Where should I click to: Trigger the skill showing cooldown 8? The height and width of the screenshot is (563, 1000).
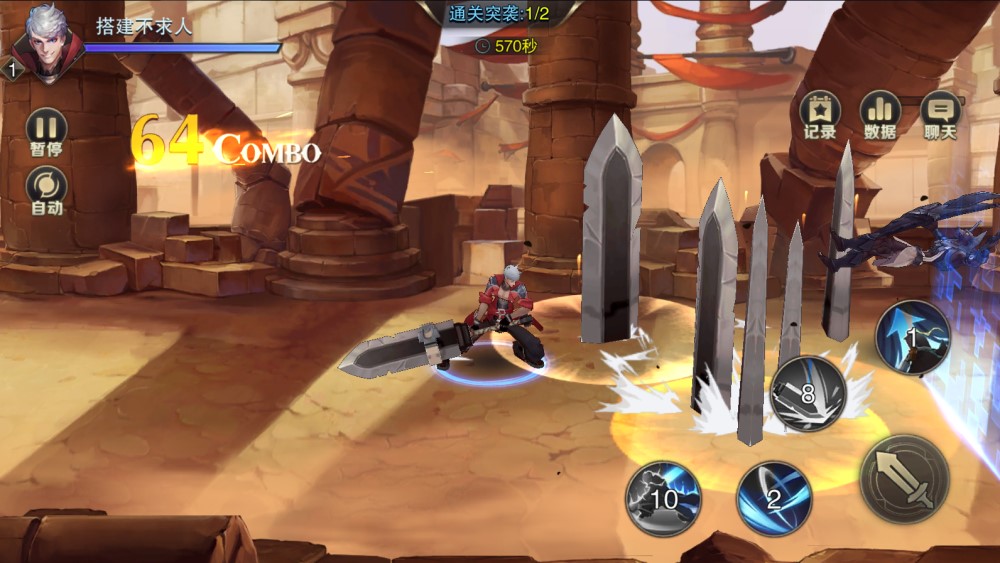coord(808,393)
